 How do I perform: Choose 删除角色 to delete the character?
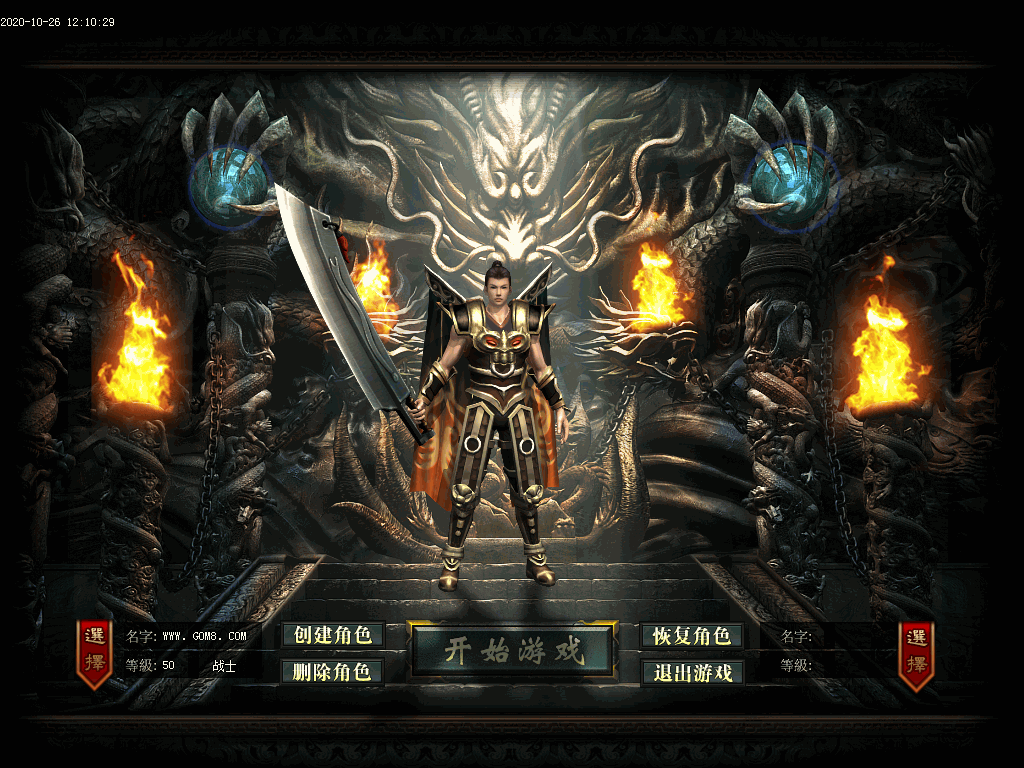coord(333,671)
